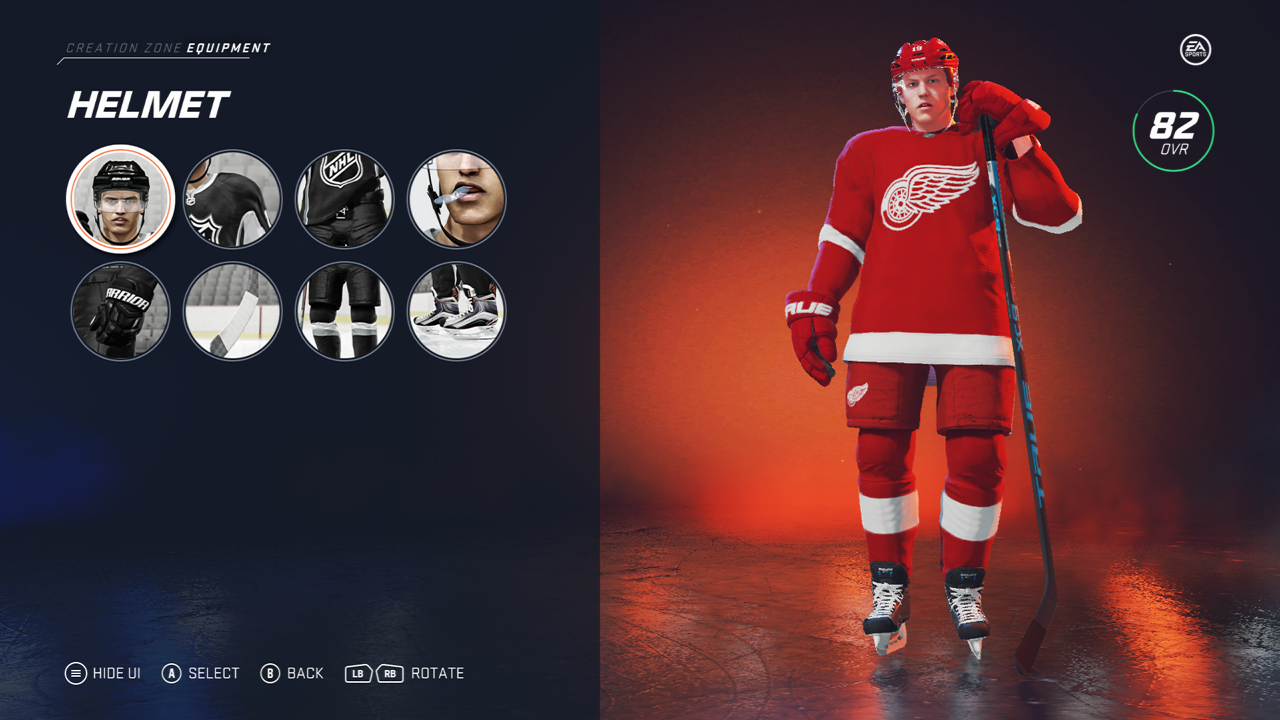
Task: Select the Helmet equipment category
Action: coord(121,199)
